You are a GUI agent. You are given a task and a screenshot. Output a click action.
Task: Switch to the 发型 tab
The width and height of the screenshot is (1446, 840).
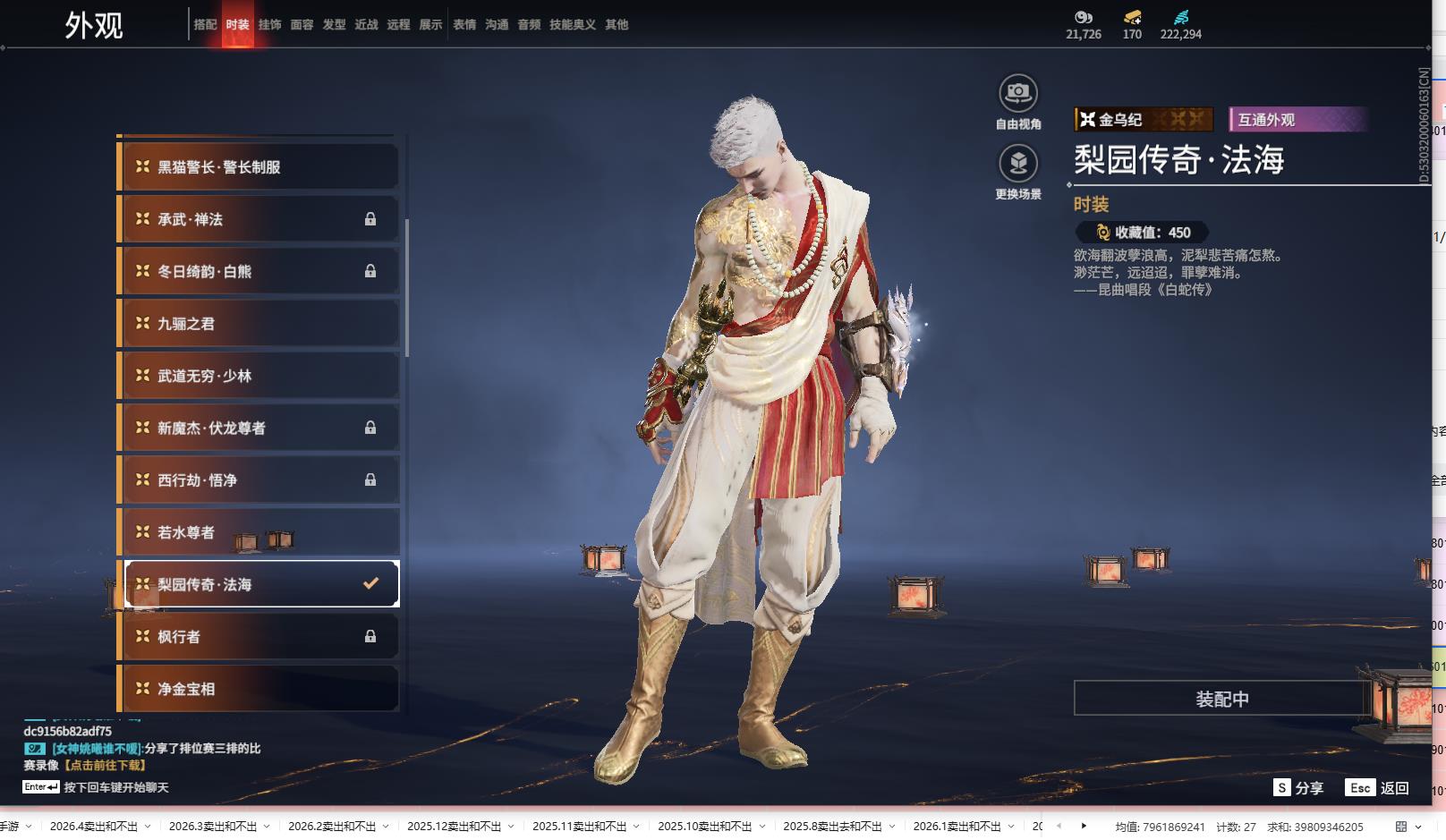tap(334, 25)
